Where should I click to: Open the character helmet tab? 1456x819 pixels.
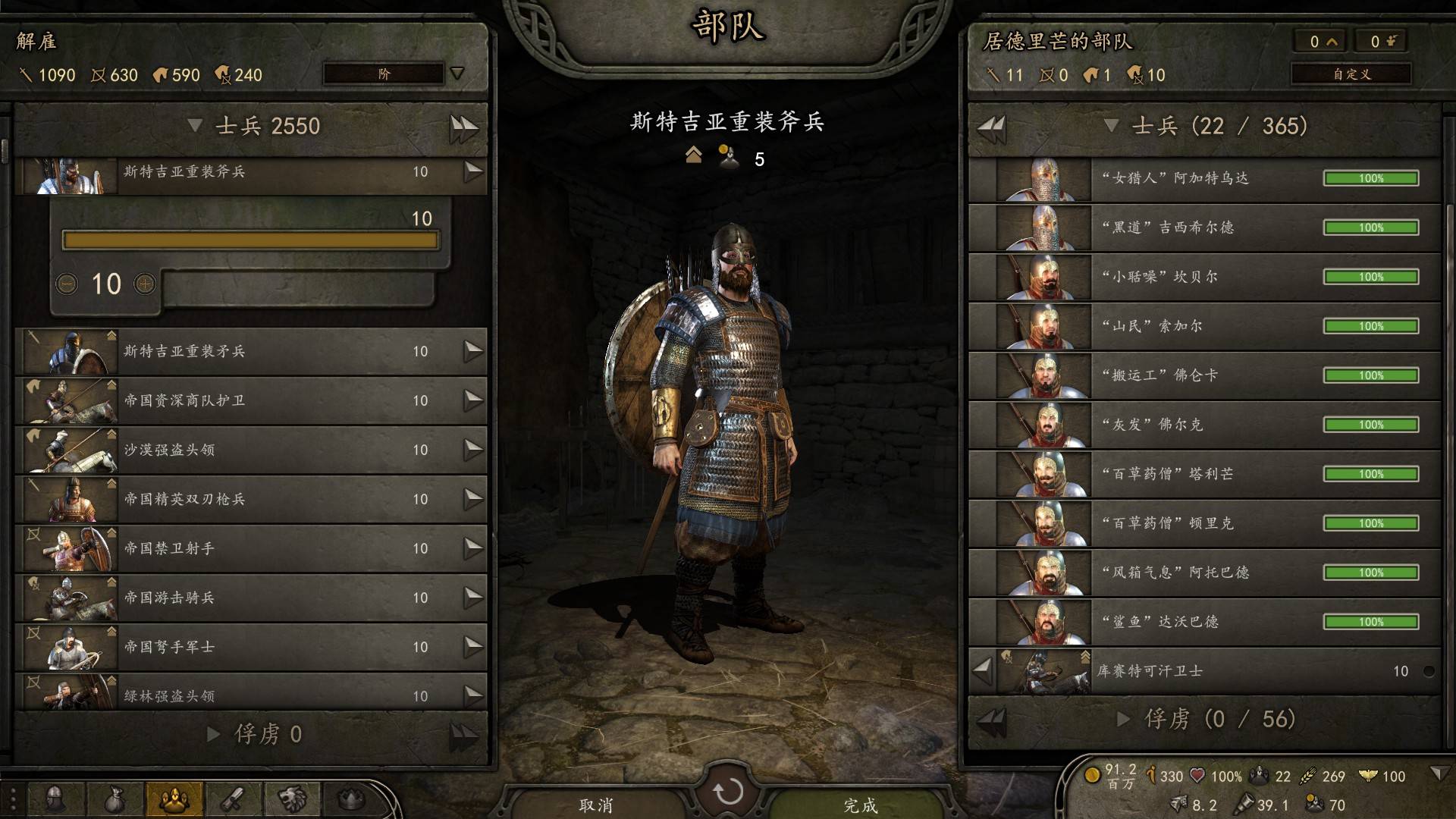pos(55,799)
